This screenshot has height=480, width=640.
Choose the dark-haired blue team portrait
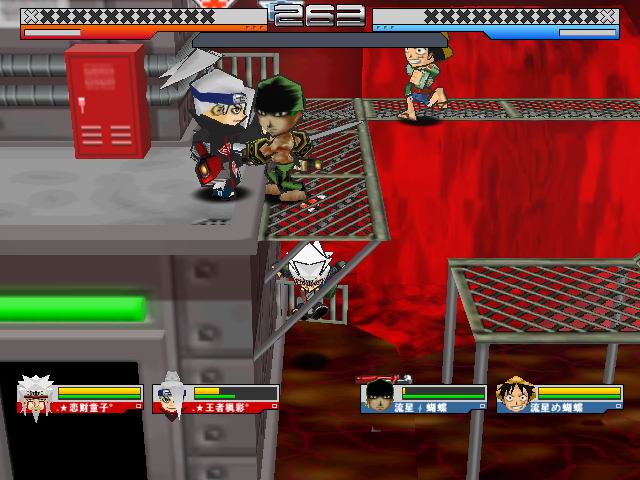378,397
